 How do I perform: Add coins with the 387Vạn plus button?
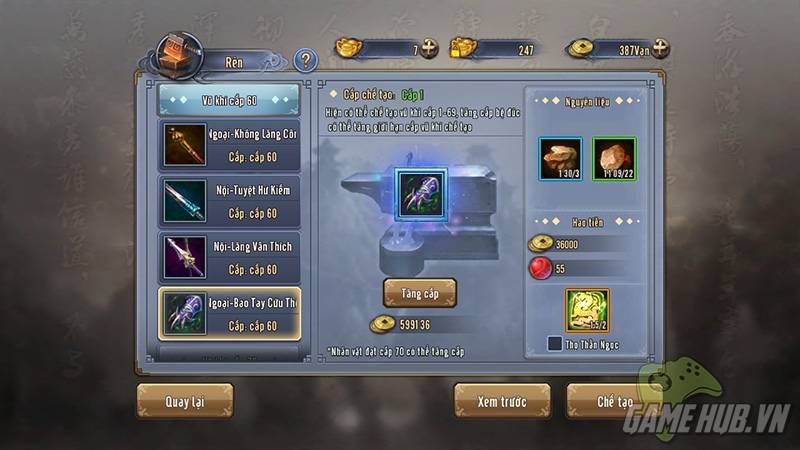point(660,48)
